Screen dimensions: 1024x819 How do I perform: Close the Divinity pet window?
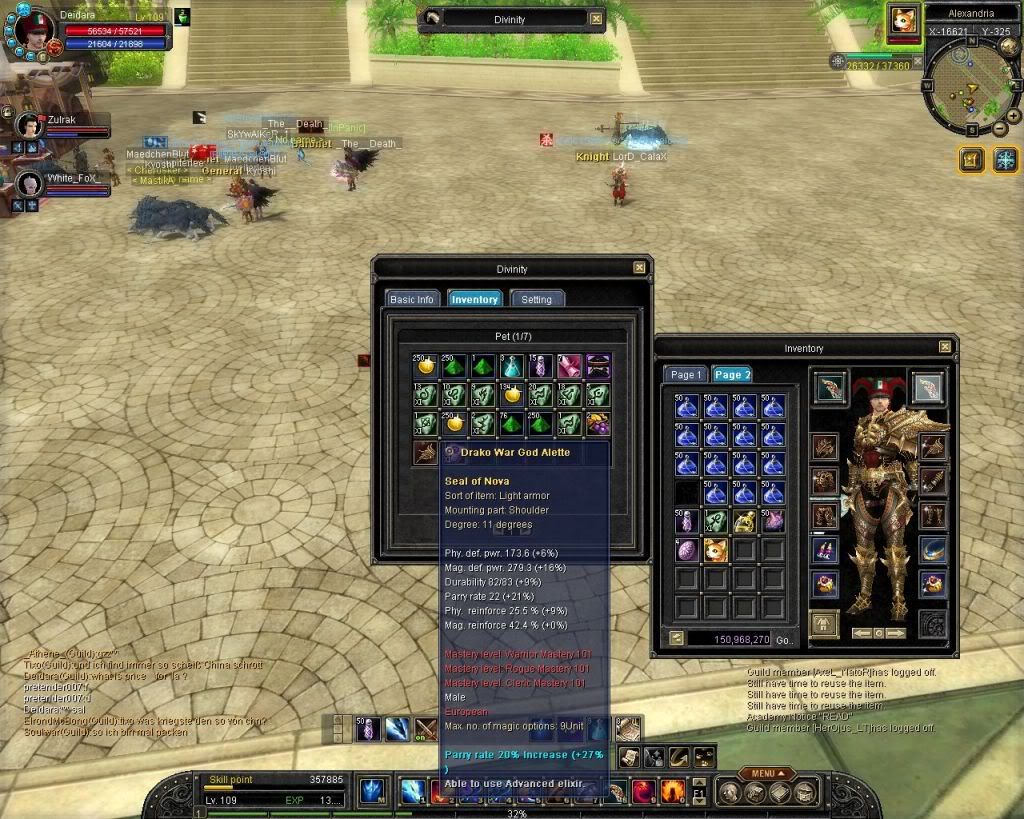click(x=639, y=268)
